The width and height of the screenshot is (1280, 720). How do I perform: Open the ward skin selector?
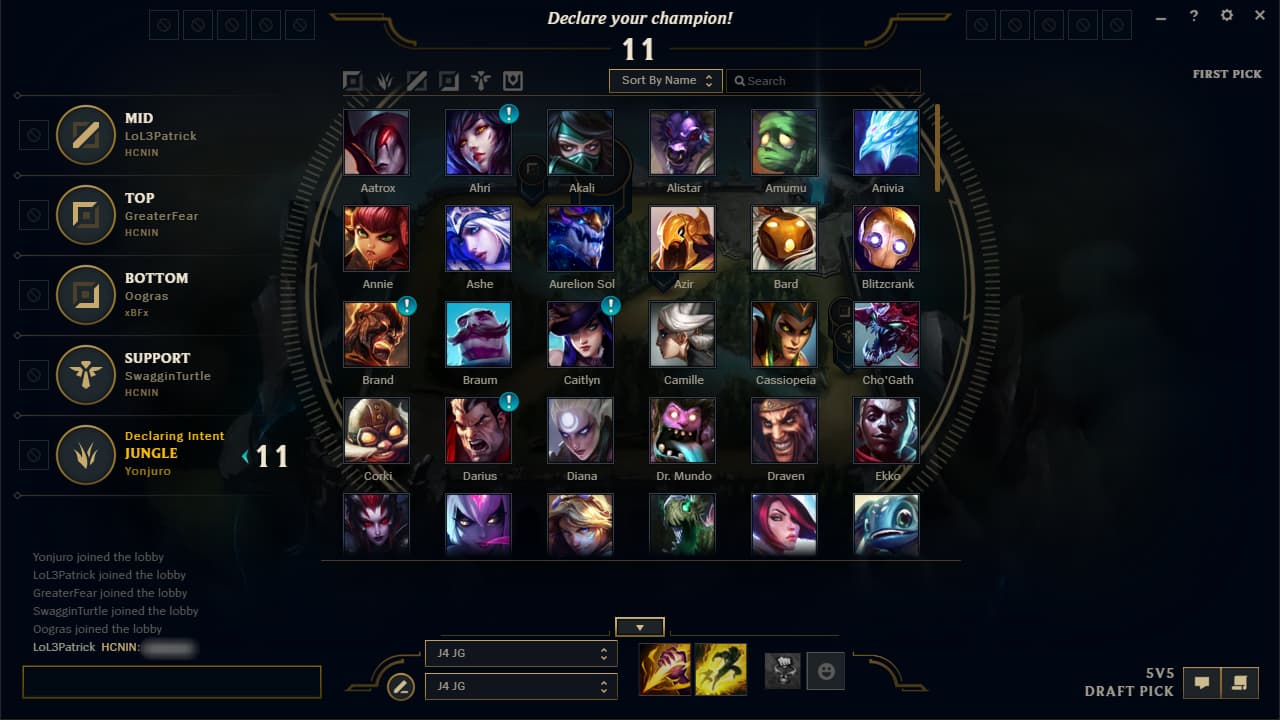[x=783, y=670]
